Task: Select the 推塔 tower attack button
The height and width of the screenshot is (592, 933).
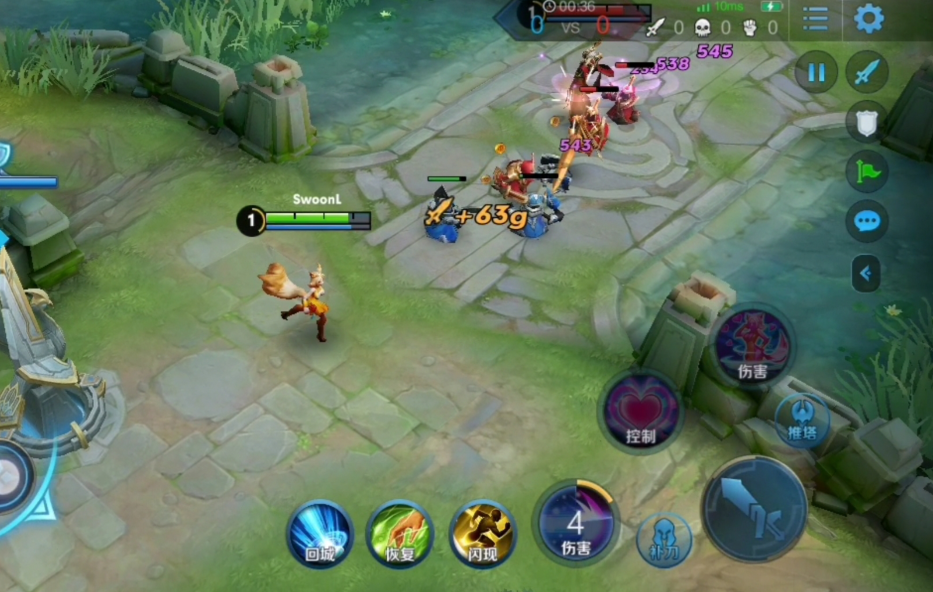Action: [802, 418]
